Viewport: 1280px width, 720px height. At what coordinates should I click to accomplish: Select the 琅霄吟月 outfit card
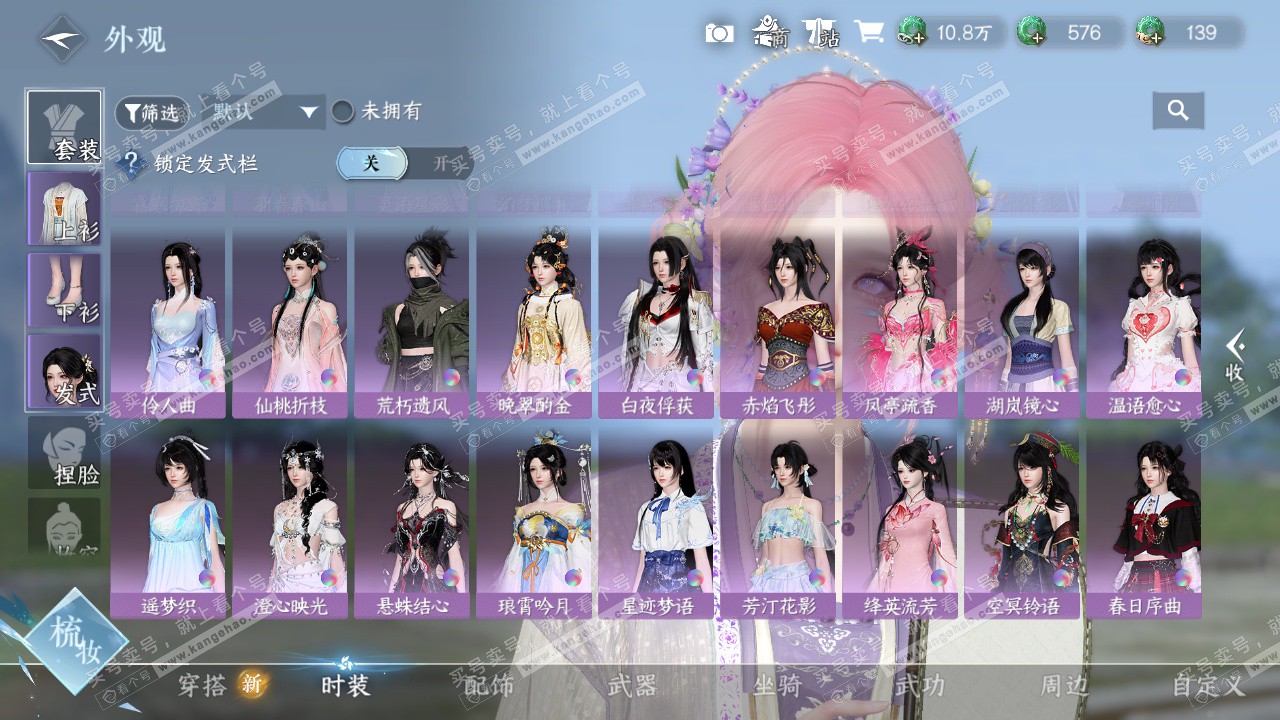click(x=534, y=520)
